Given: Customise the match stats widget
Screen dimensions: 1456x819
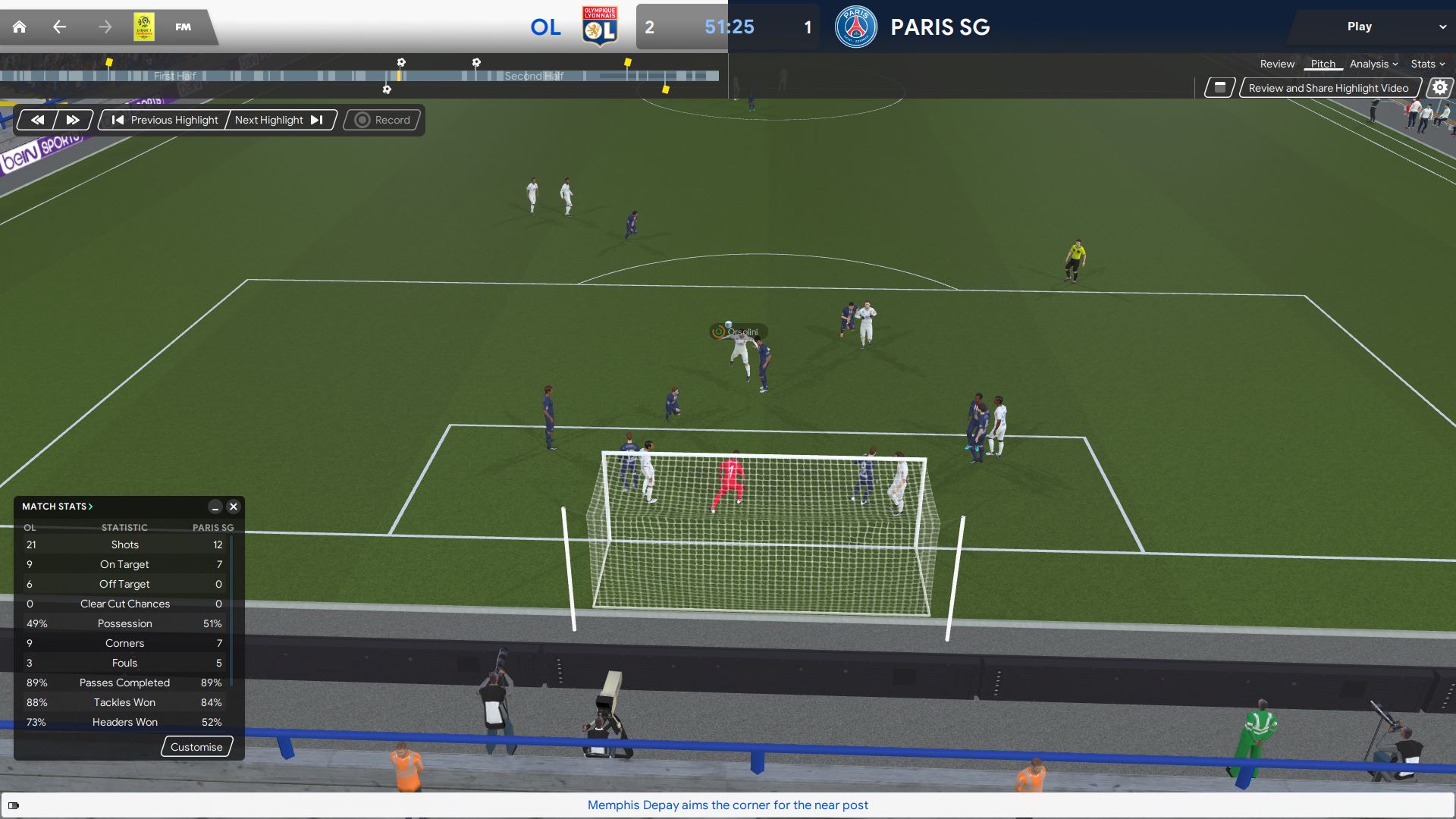Looking at the screenshot, I should pos(196,747).
